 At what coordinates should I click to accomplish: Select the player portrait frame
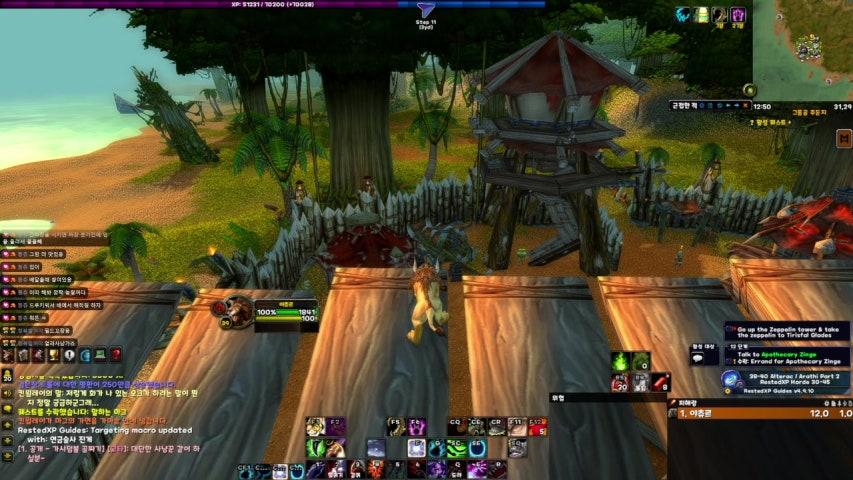pos(237,311)
